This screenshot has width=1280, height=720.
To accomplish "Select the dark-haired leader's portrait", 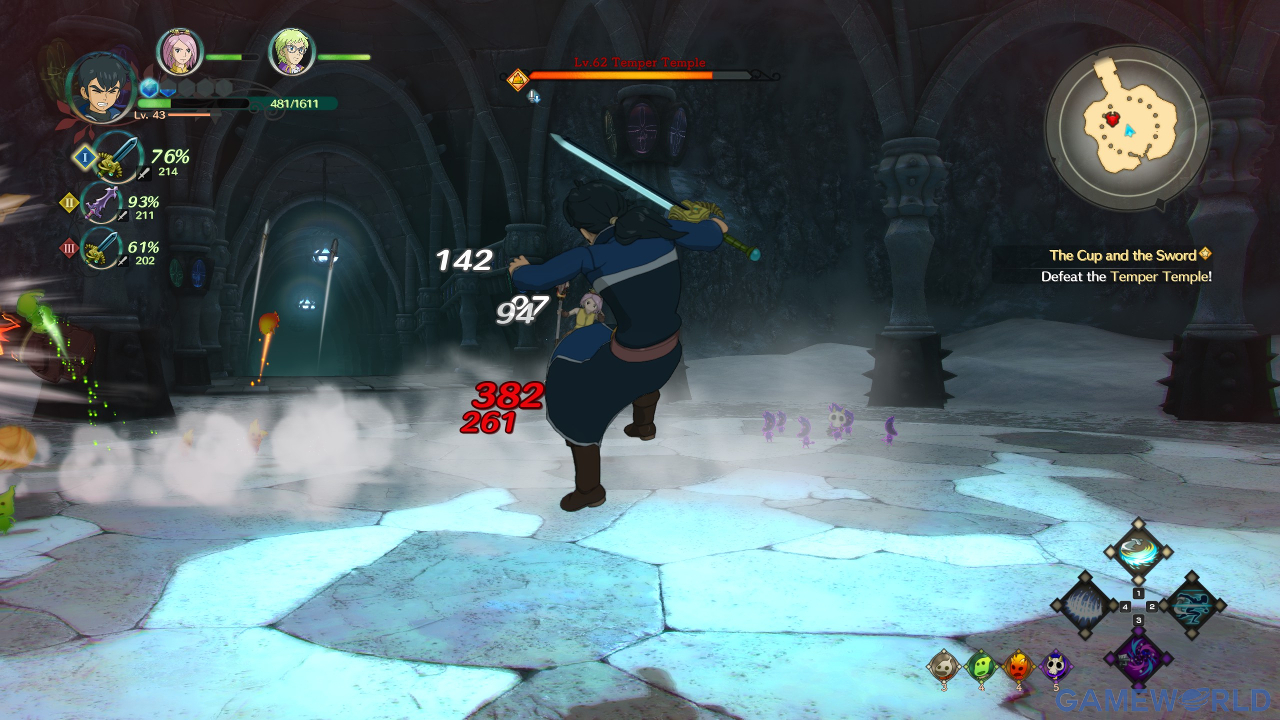I will coord(102,88).
